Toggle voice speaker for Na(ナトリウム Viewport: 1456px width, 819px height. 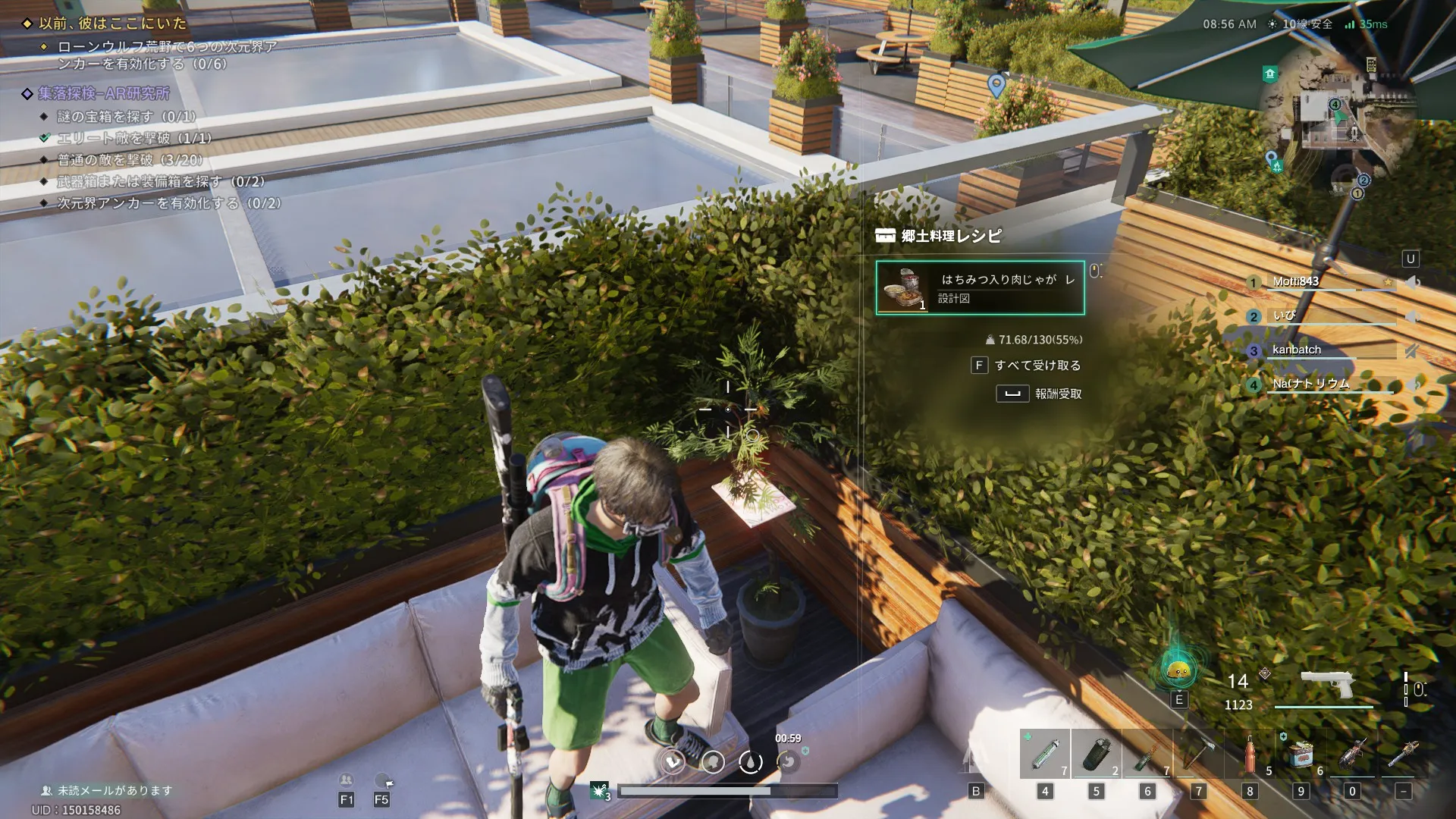point(1413,384)
